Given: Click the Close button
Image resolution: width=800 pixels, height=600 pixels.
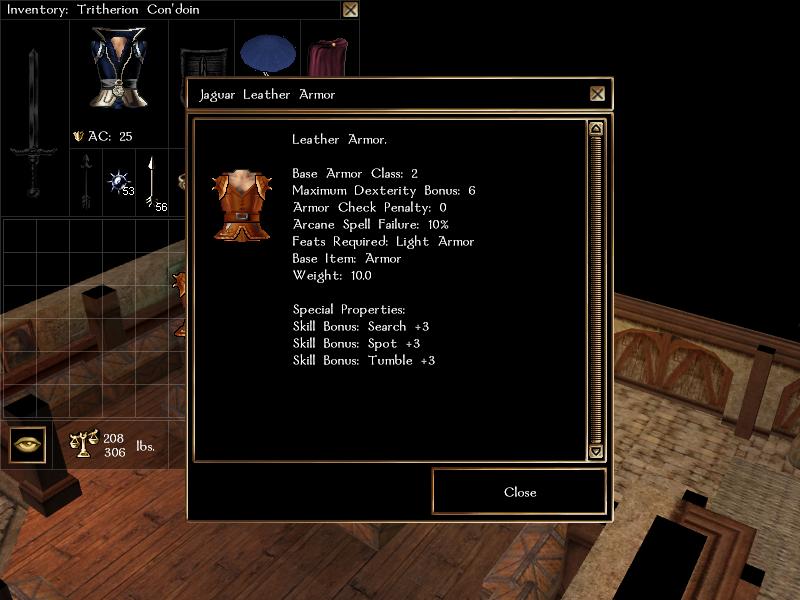Looking at the screenshot, I should (x=519, y=492).
